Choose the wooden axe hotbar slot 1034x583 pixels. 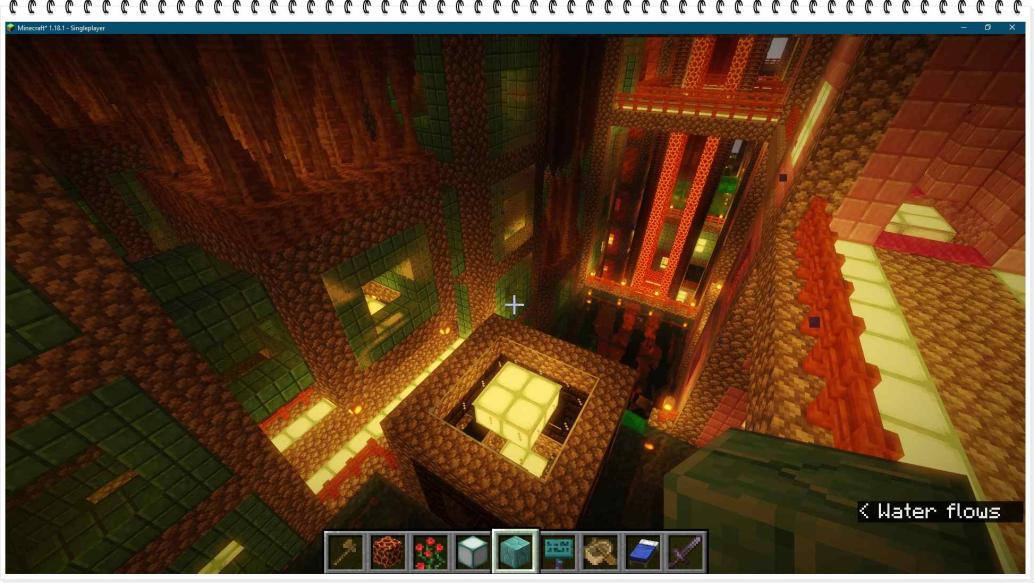point(601,551)
